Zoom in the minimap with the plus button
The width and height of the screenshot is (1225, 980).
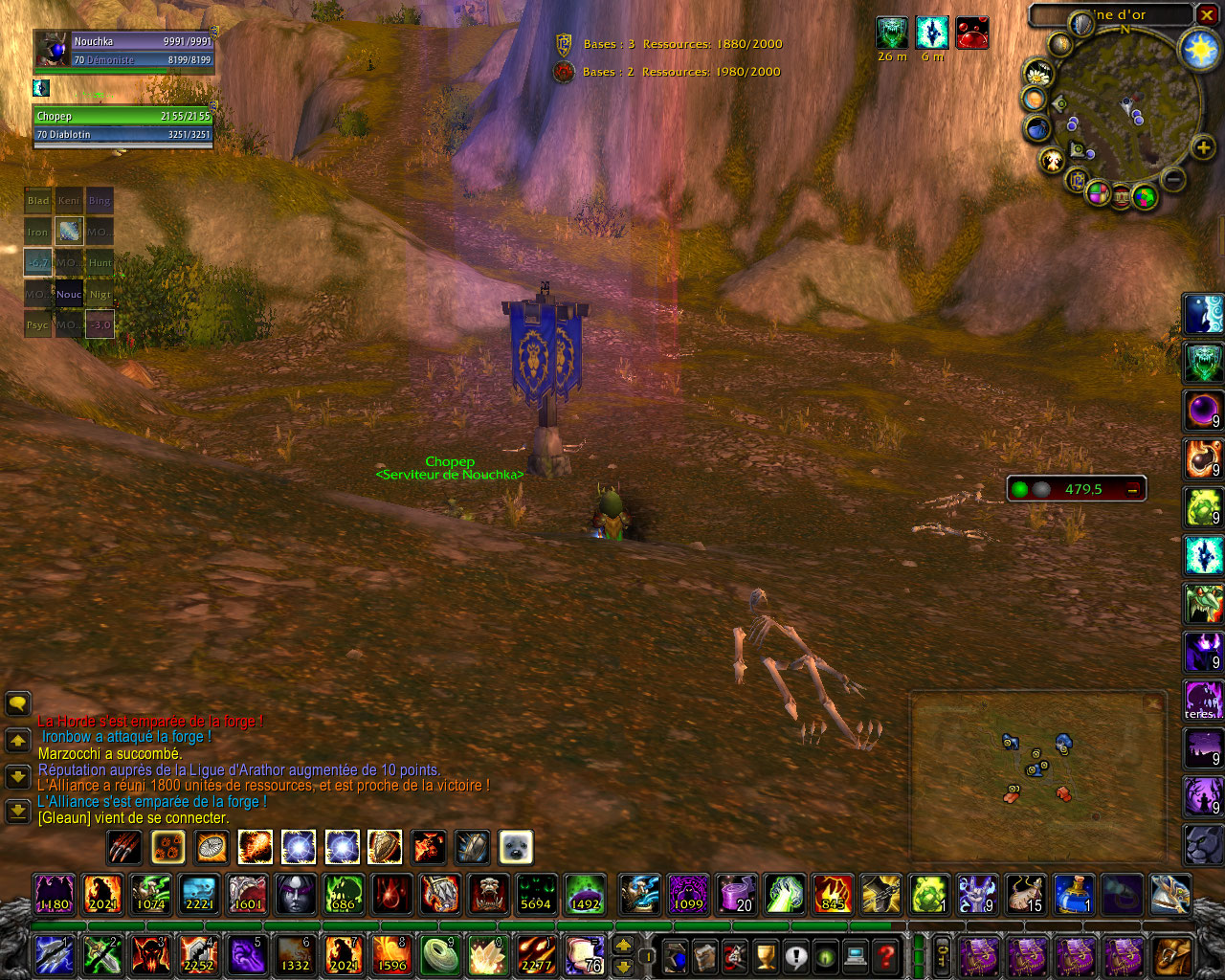1203,147
